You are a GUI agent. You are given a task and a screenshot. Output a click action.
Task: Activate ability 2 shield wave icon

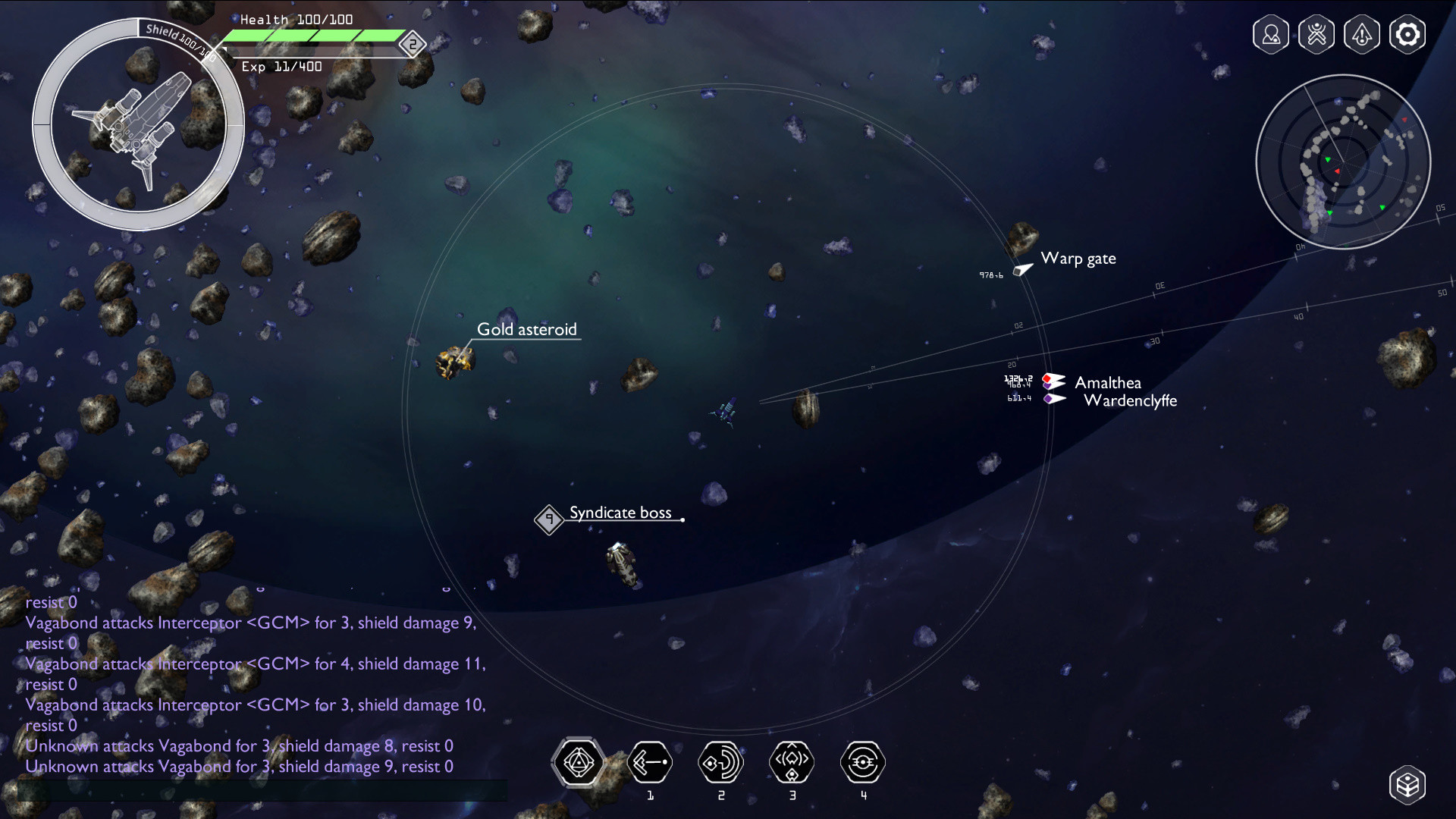(x=720, y=762)
